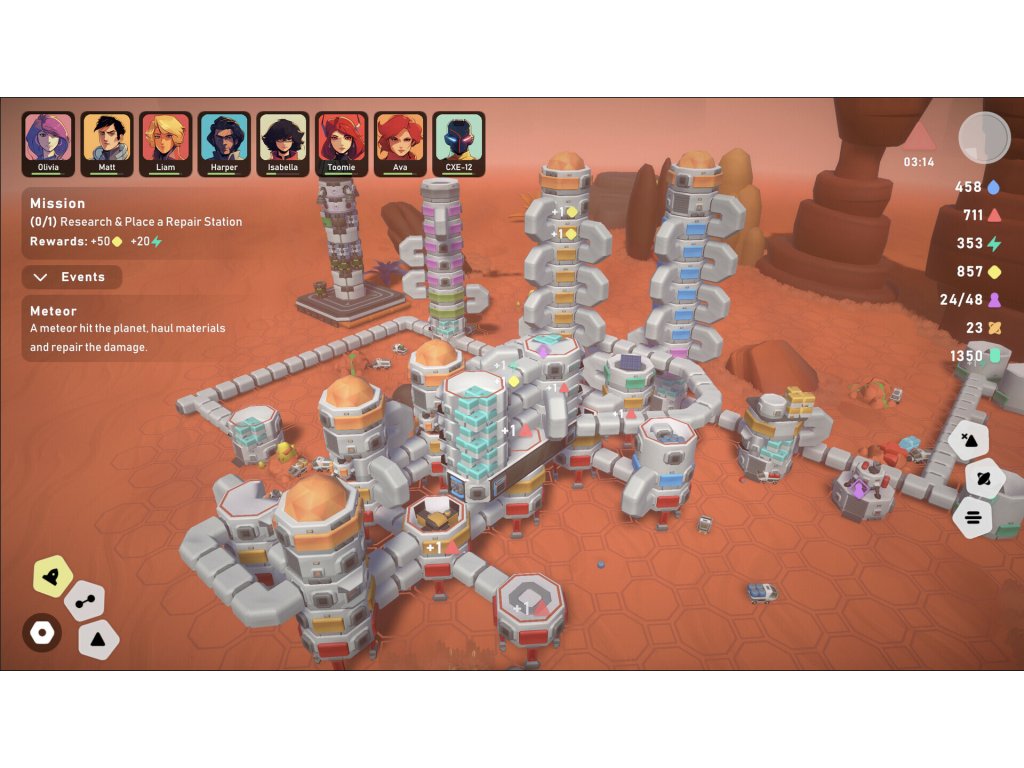Open the three-line hamburger menu
Image resolution: width=1024 pixels, height=768 pixels.
coord(972,518)
